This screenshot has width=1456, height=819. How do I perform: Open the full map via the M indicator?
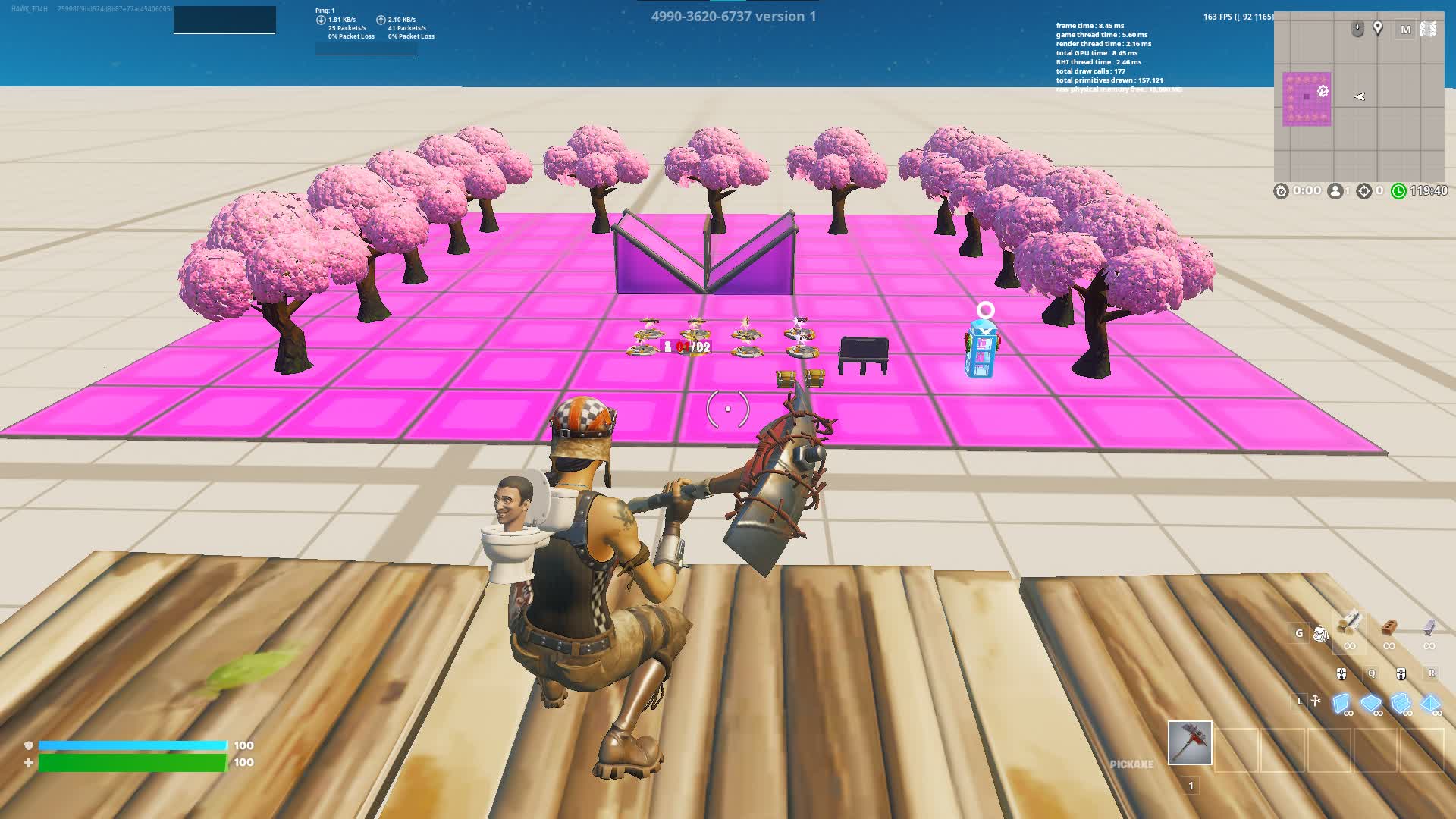pyautogui.click(x=1407, y=30)
